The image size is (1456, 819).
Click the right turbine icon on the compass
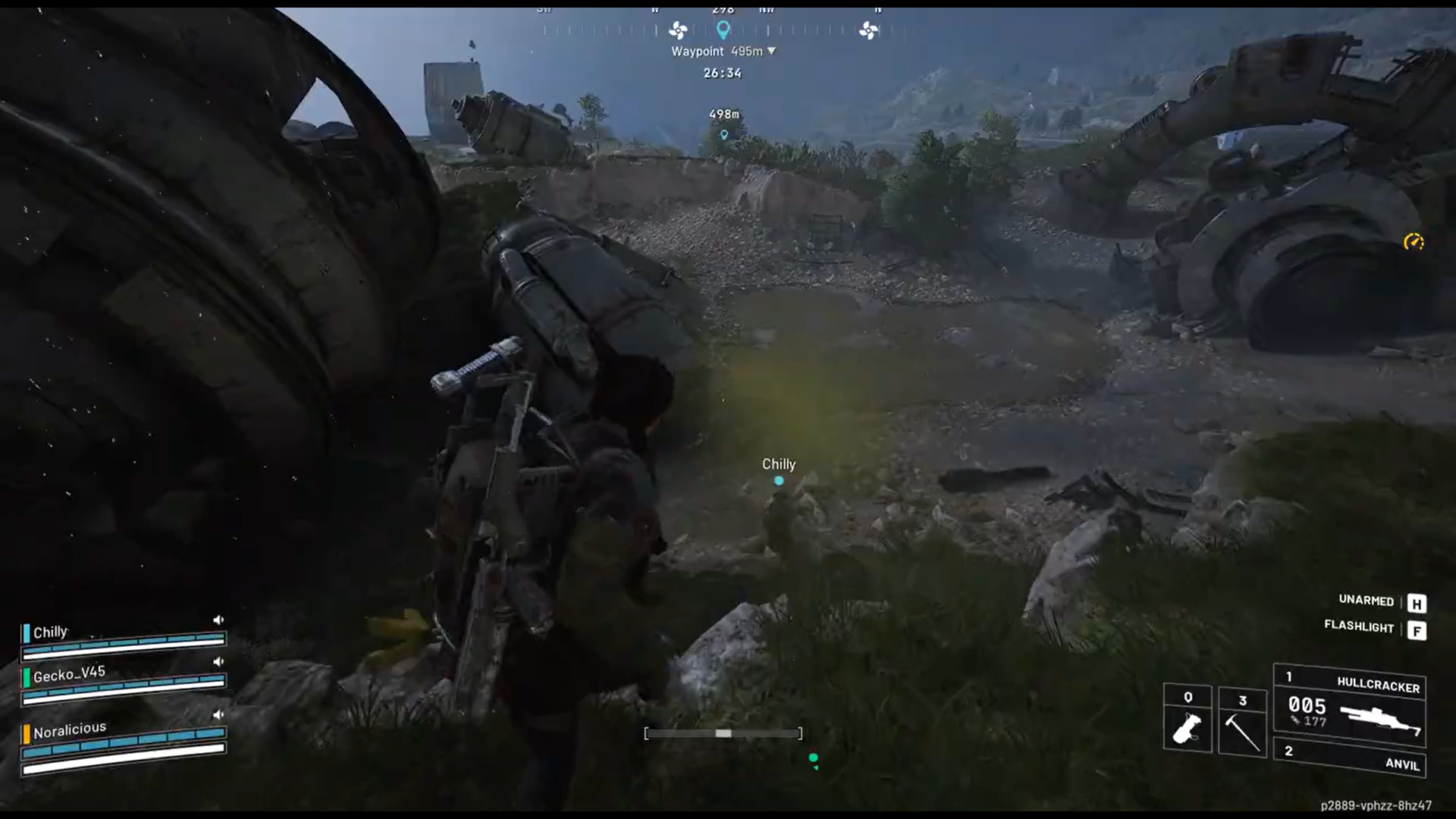[x=869, y=32]
